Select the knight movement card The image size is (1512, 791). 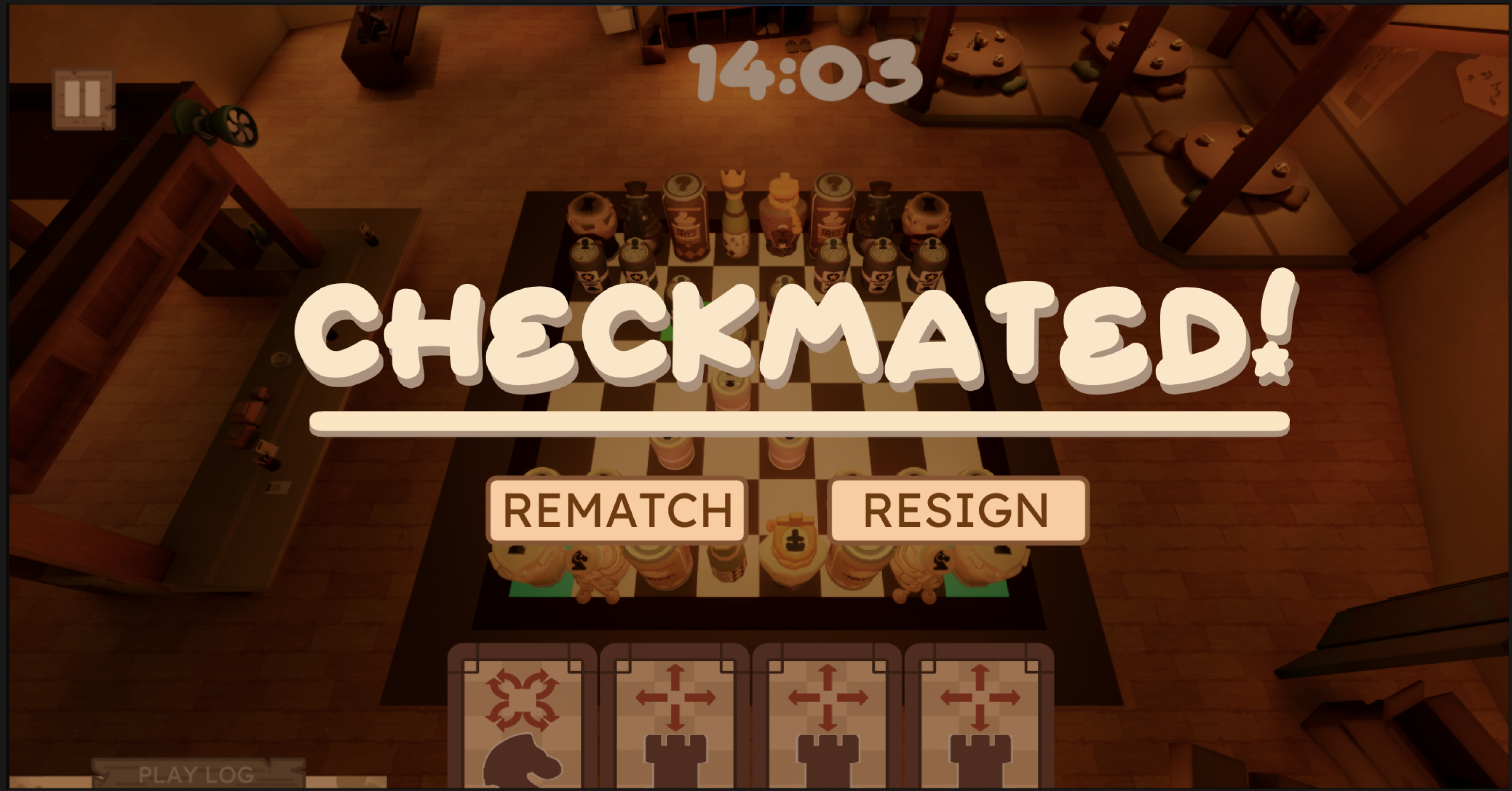(x=523, y=722)
